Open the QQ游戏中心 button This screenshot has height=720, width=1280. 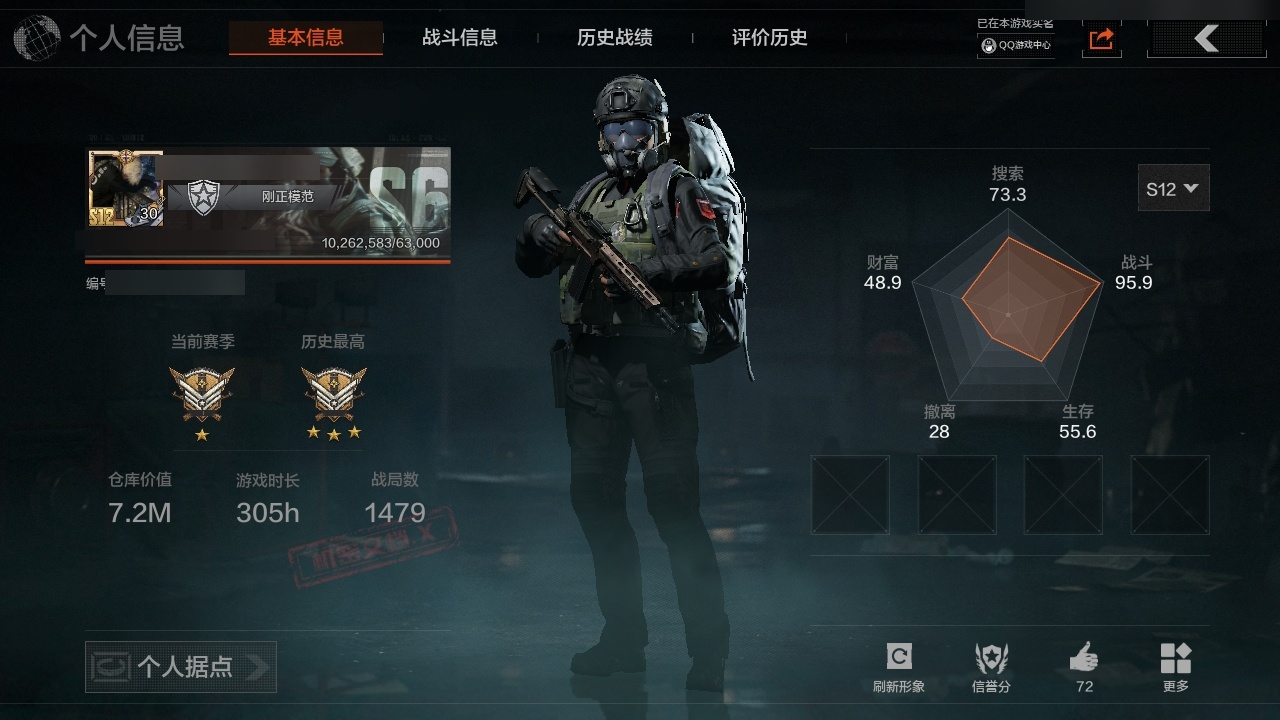1016,45
